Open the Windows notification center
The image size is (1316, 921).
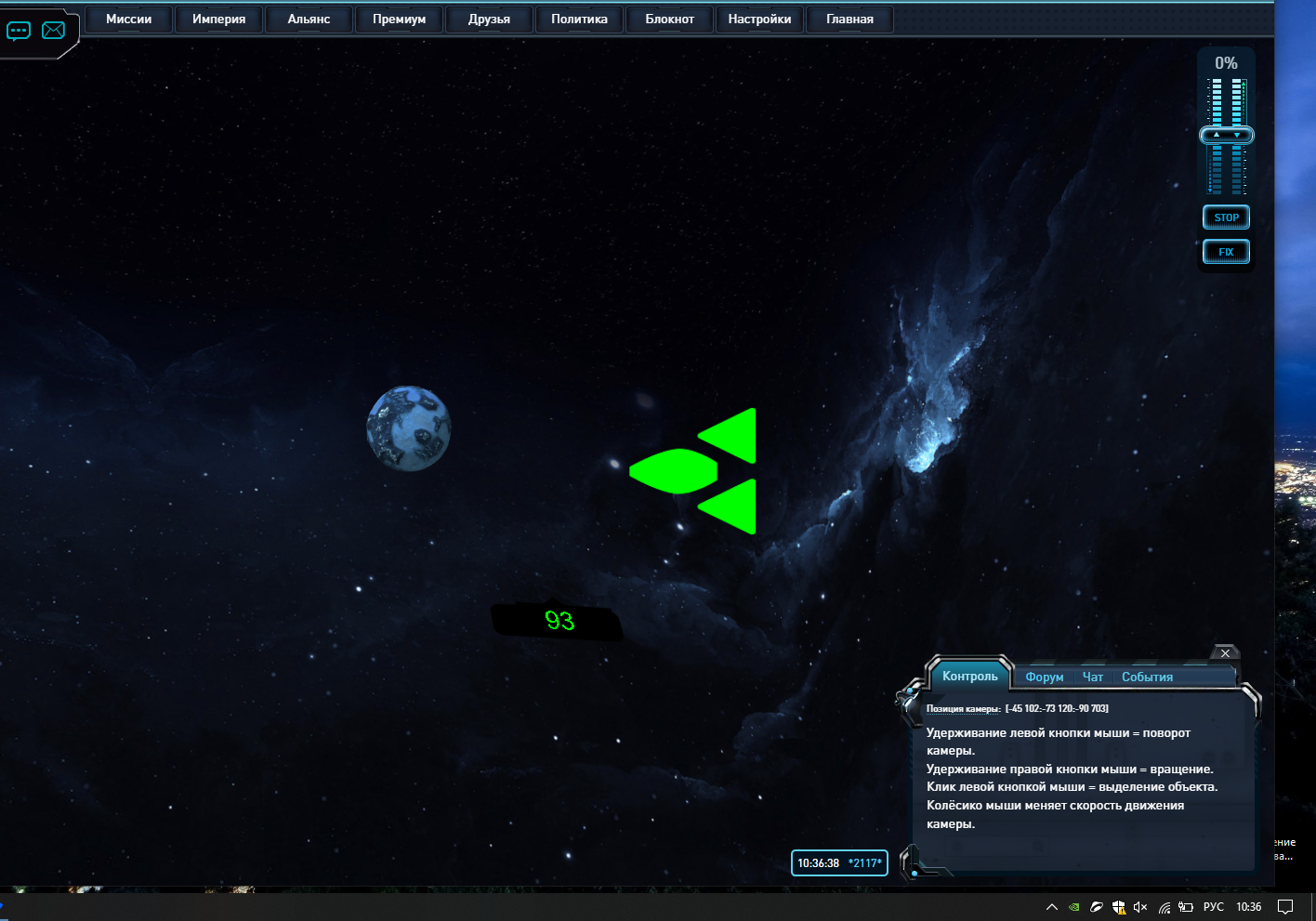coord(1285,907)
